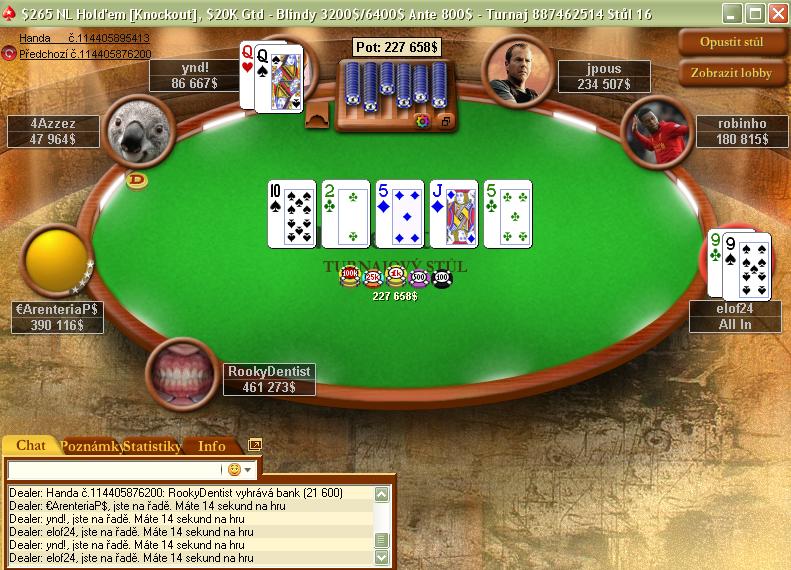Pop out the chat panel window
Screen dimensions: 791x570
click(x=255, y=445)
